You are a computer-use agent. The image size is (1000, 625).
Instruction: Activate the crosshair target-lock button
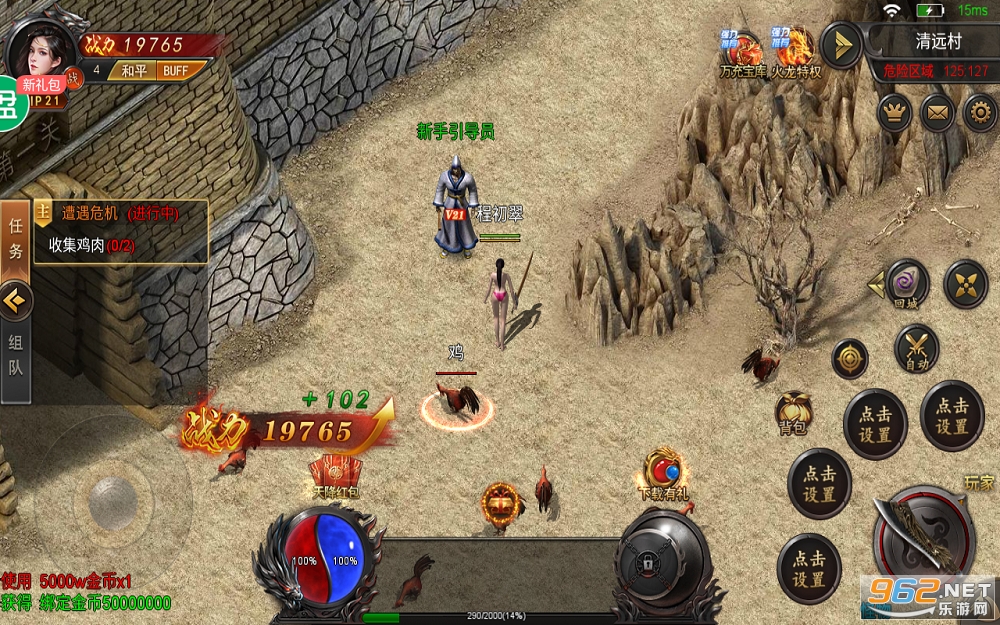coord(850,359)
